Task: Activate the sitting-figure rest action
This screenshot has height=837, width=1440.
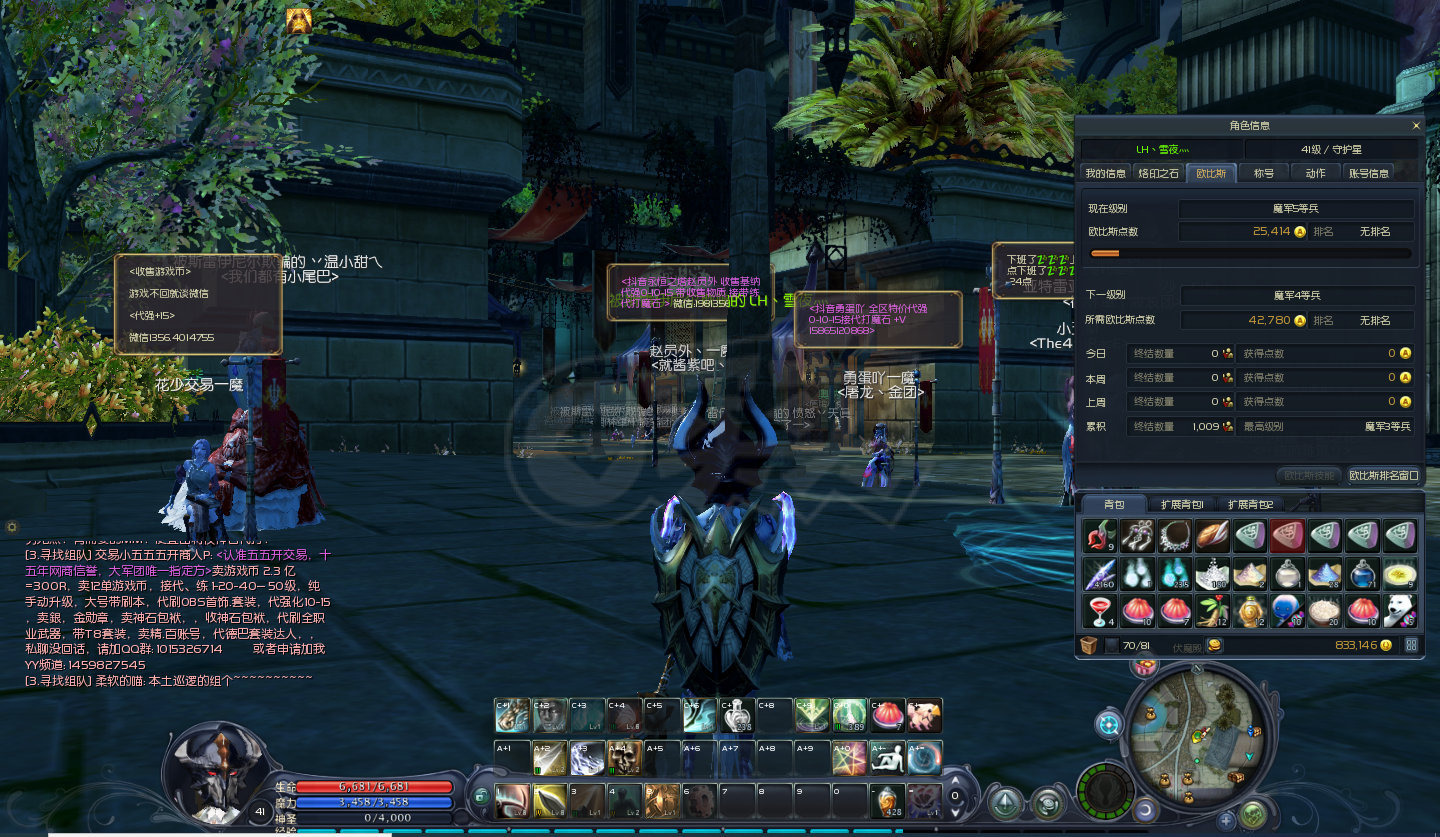Action: [887, 757]
